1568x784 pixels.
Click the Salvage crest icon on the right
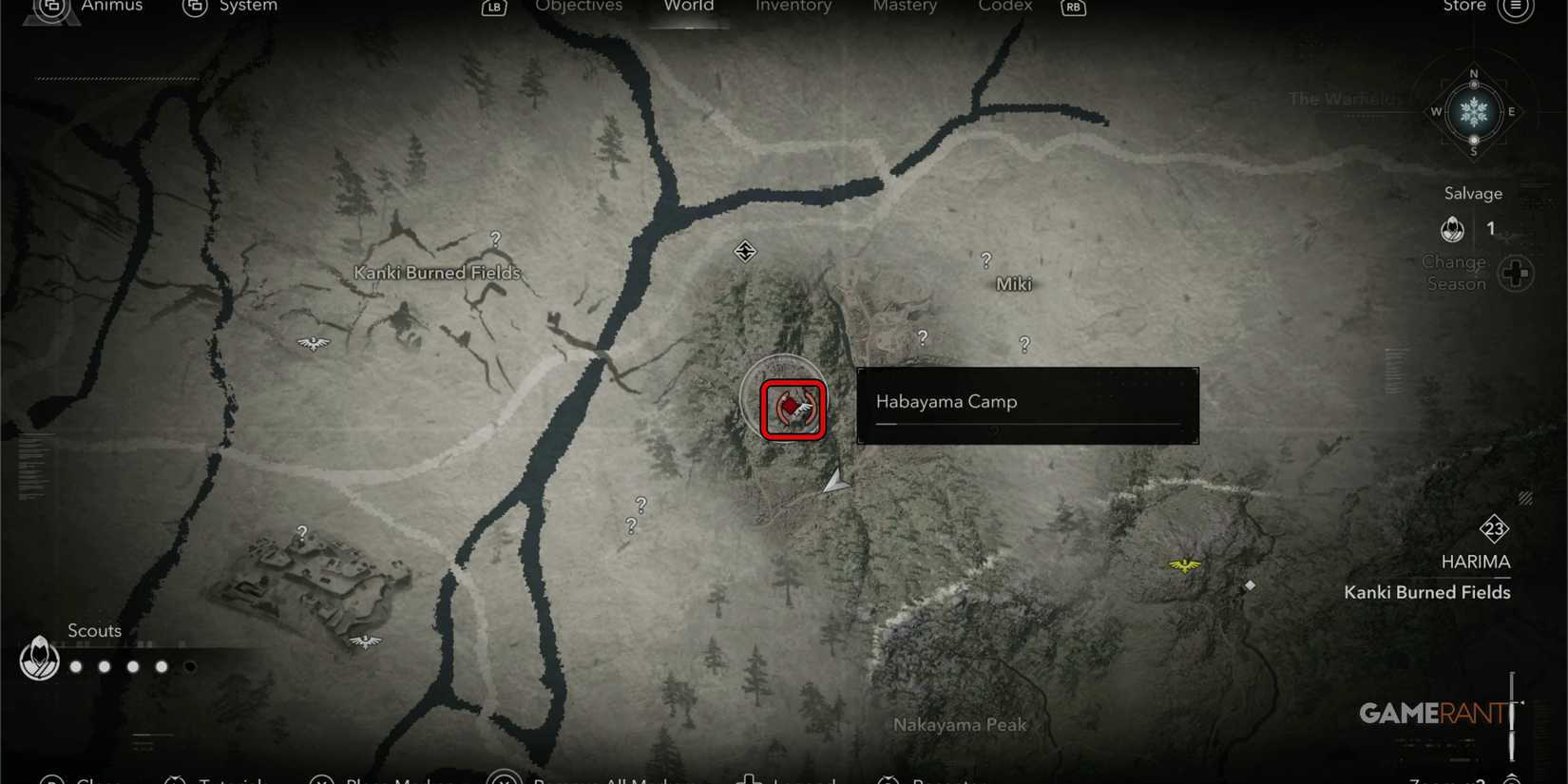(x=1454, y=228)
